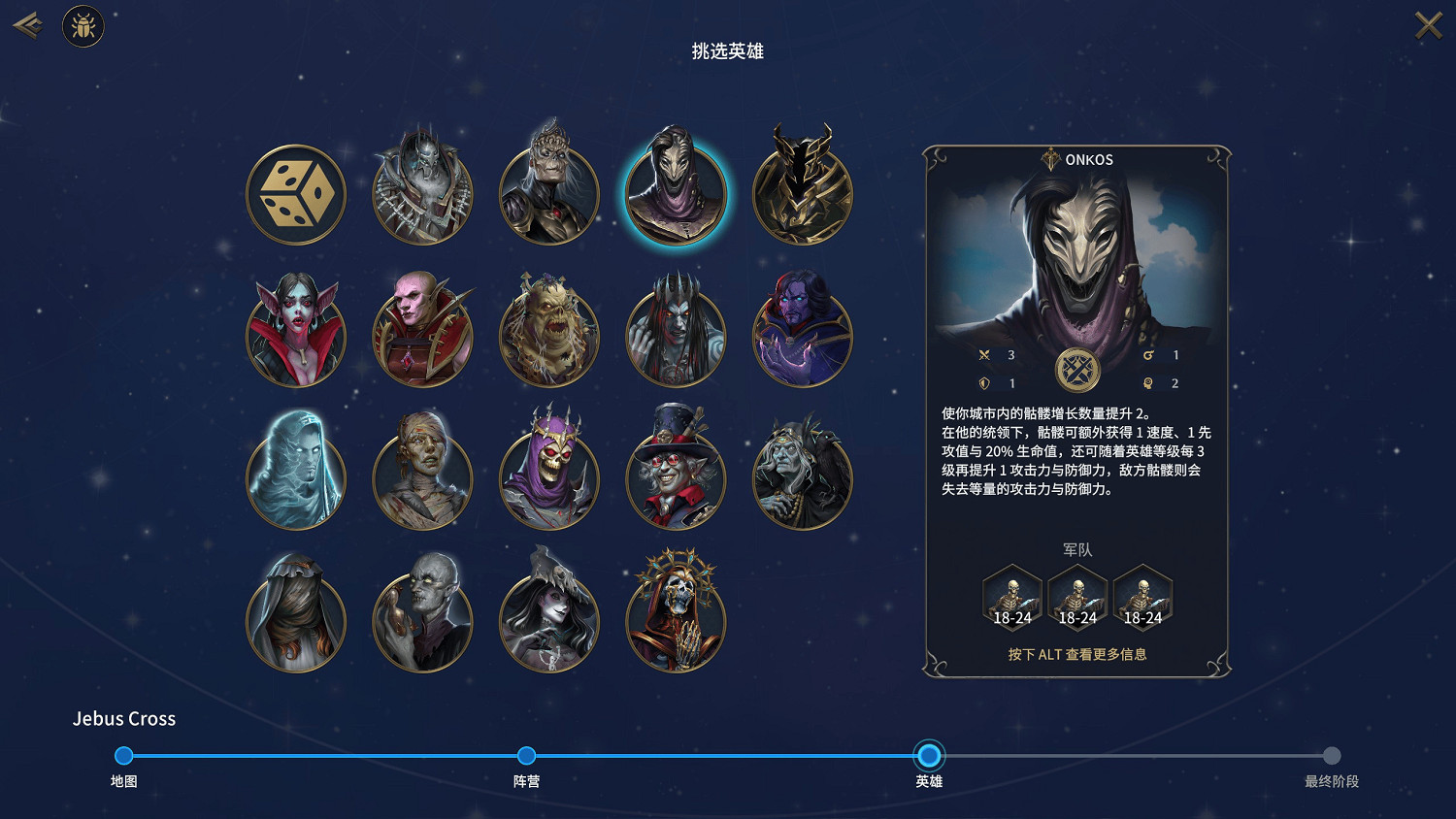Click the bug report beetle icon
The image size is (1456, 819).
(83, 26)
